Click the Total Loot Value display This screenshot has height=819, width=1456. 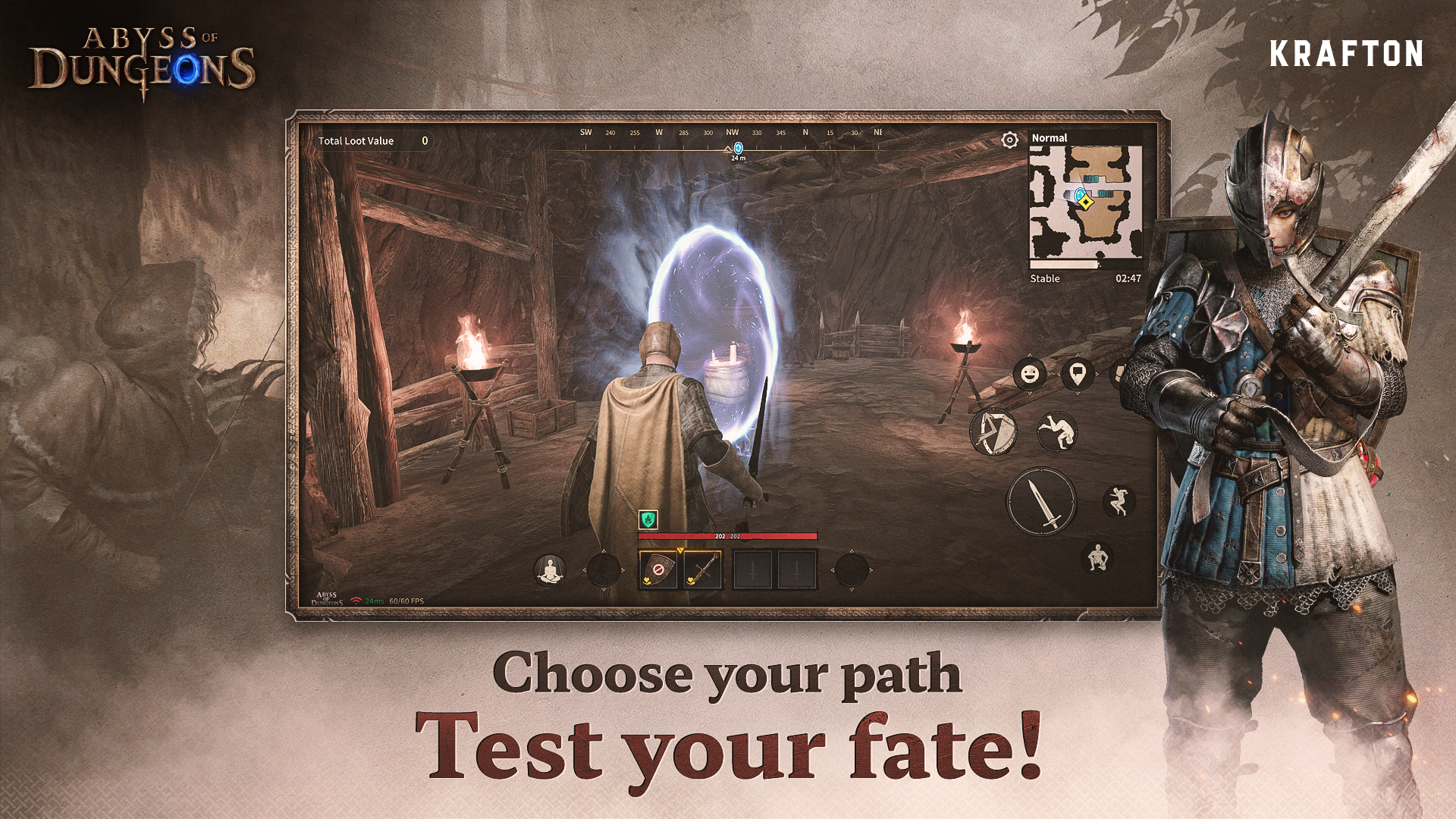373,141
